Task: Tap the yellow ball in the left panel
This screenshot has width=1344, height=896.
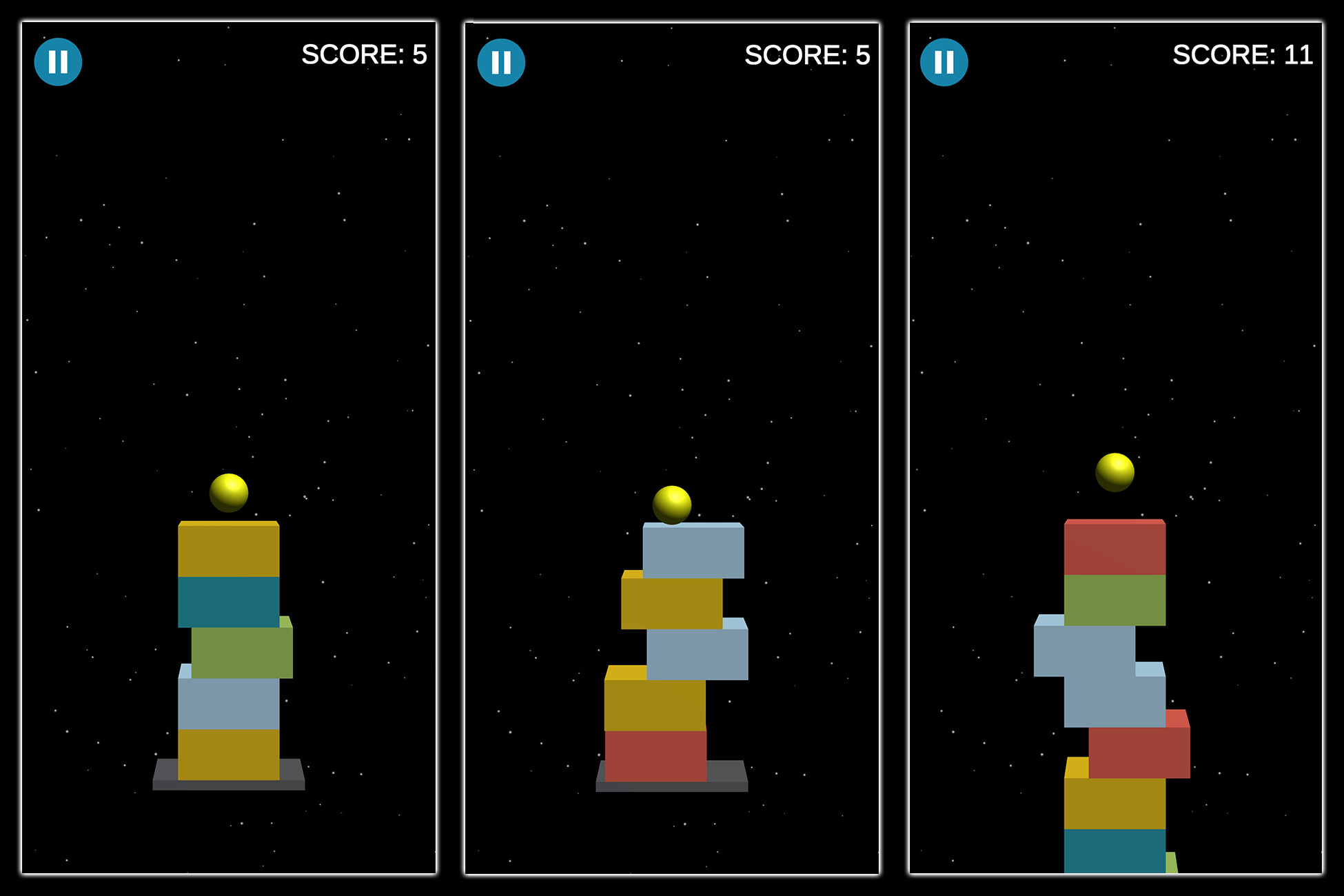Action: point(227,491)
